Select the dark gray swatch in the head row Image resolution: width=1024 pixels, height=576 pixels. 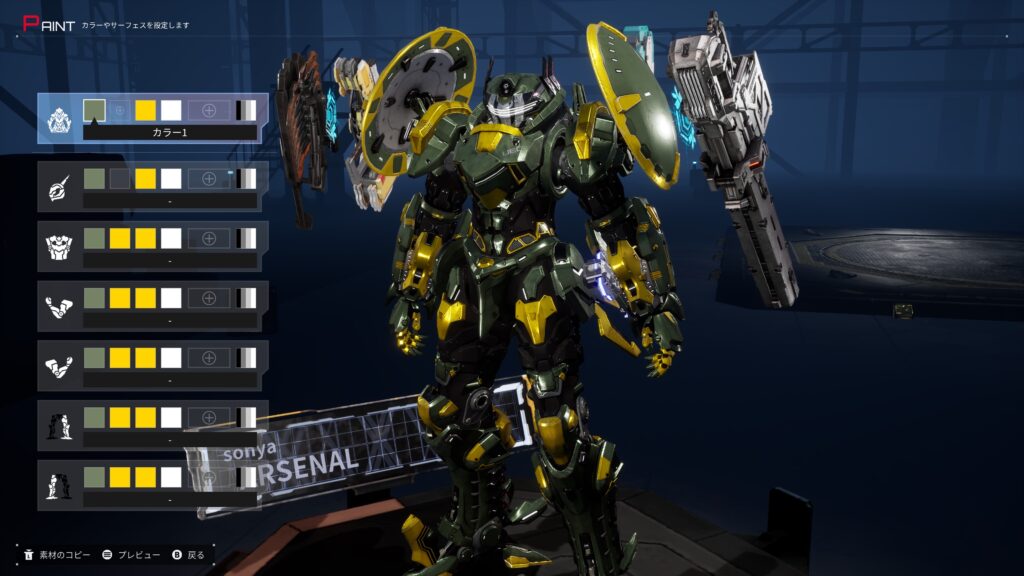coord(119,179)
